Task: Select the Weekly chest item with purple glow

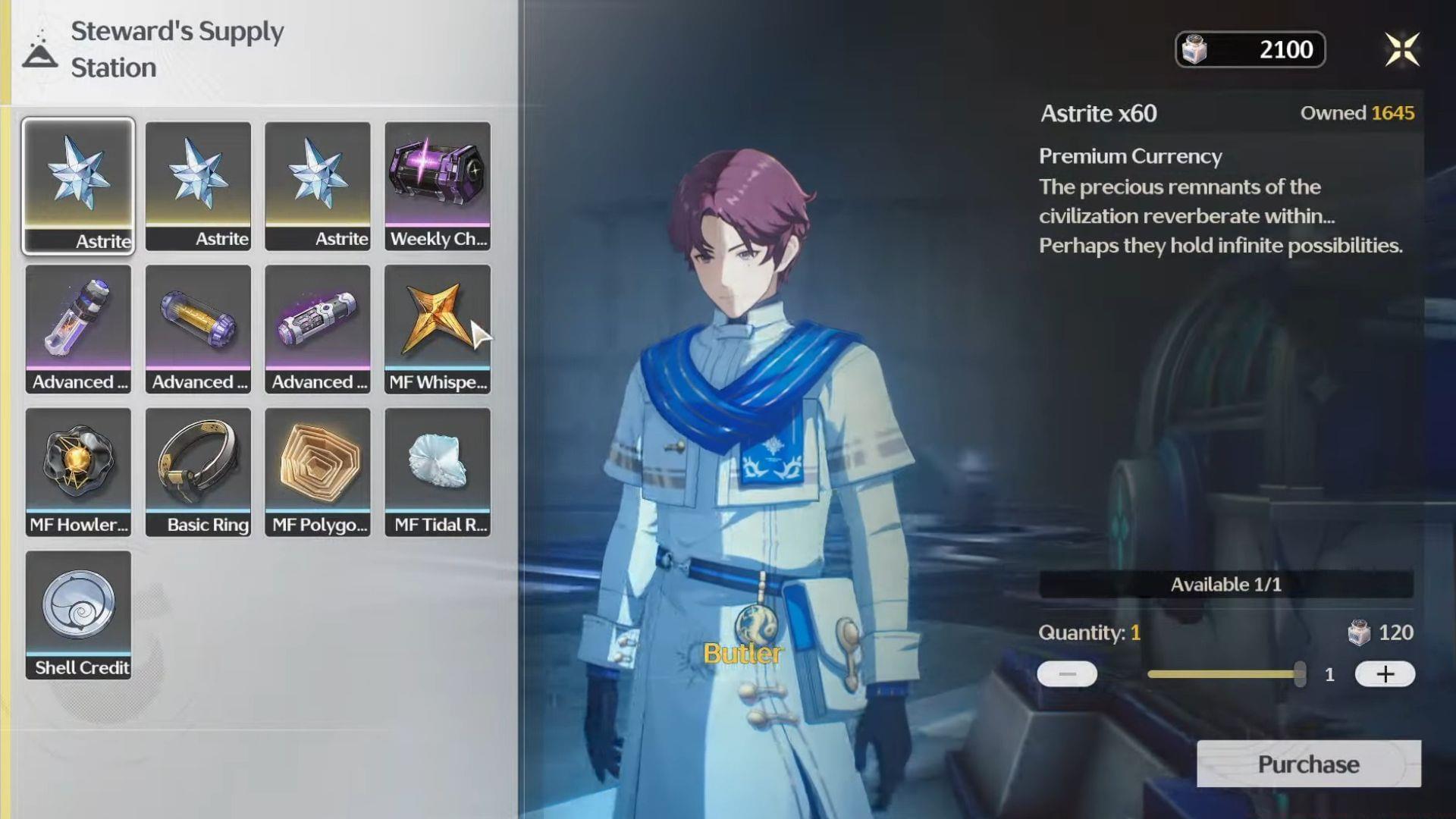Action: (438, 186)
